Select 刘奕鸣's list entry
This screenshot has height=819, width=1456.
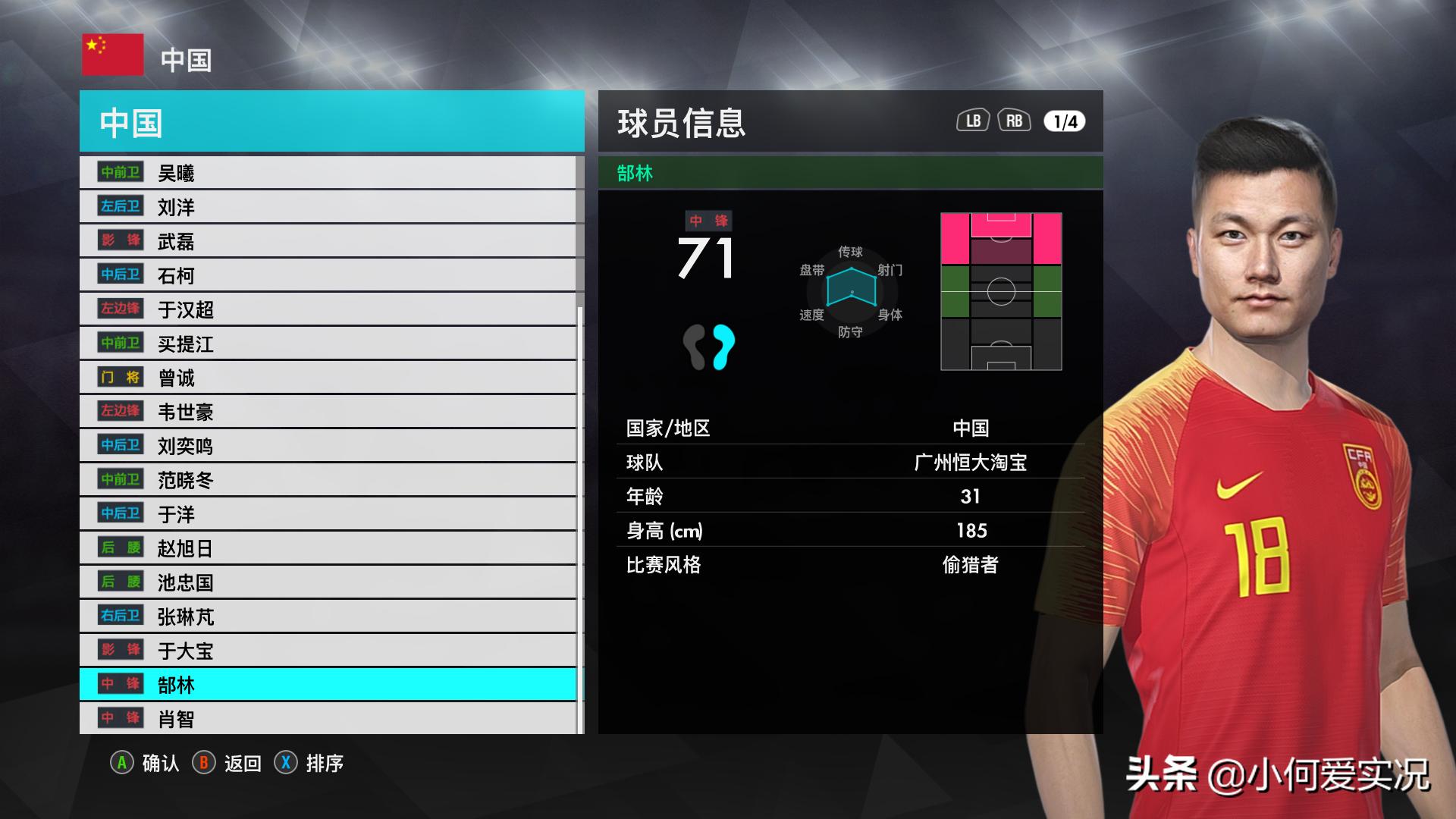point(328,446)
